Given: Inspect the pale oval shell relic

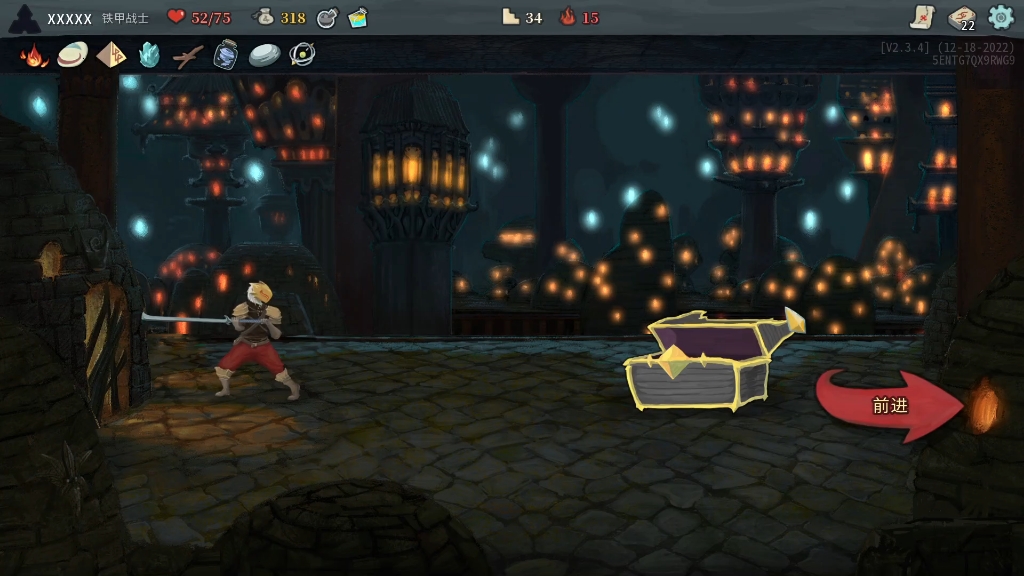Looking at the screenshot, I should click(x=72, y=54).
